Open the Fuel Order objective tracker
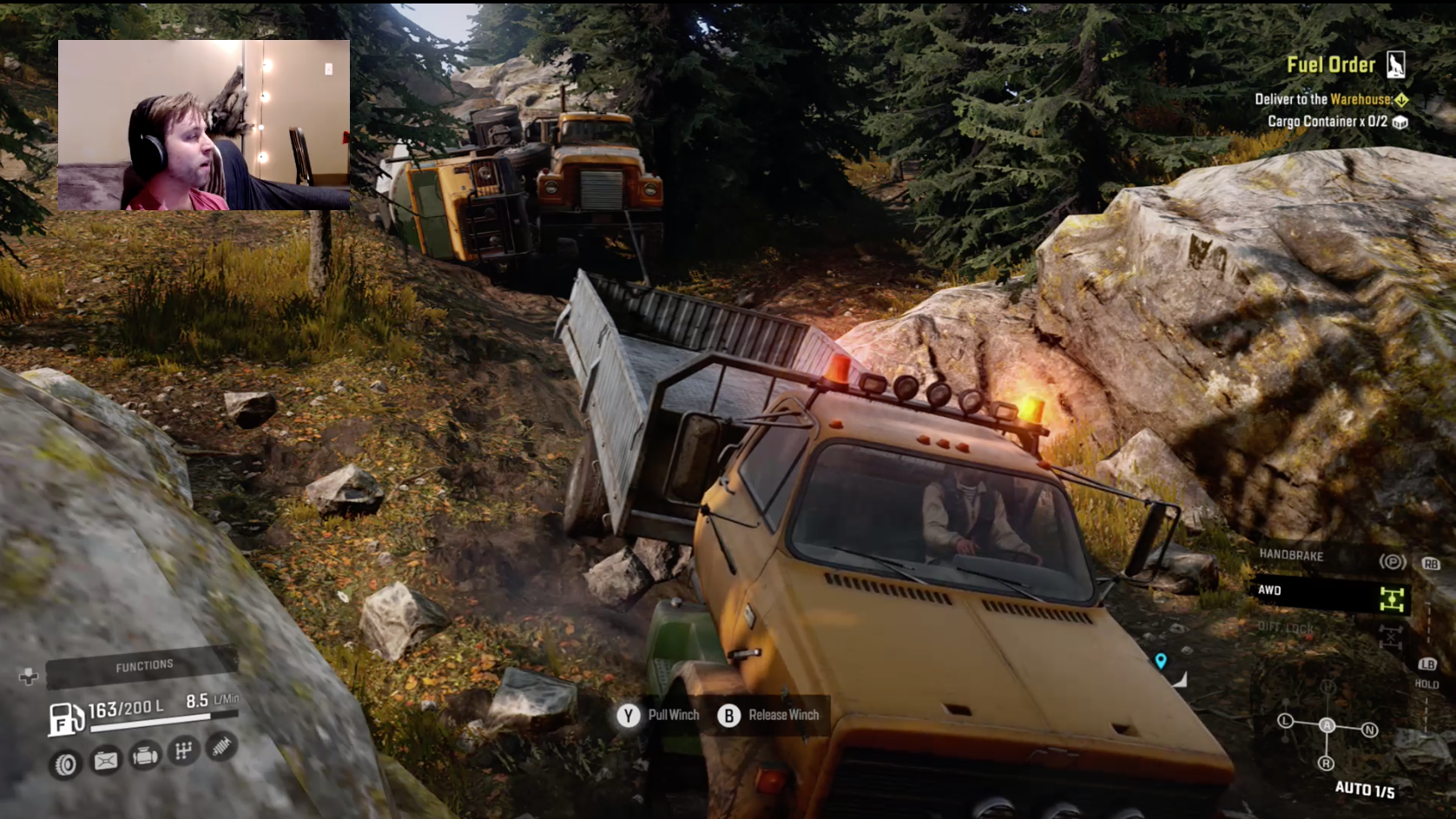 (1331, 65)
